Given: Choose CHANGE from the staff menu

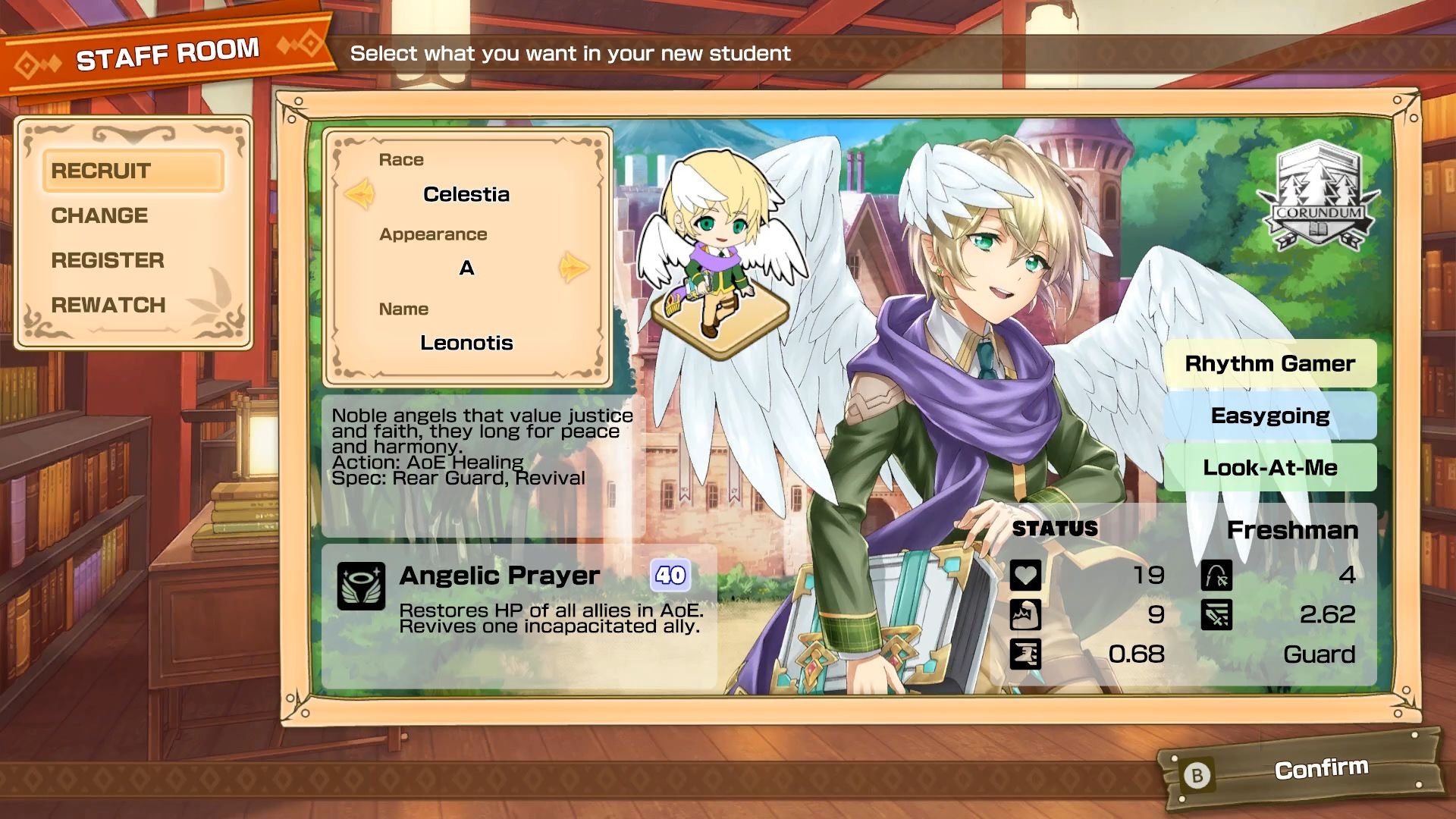Looking at the screenshot, I should coord(99,215).
